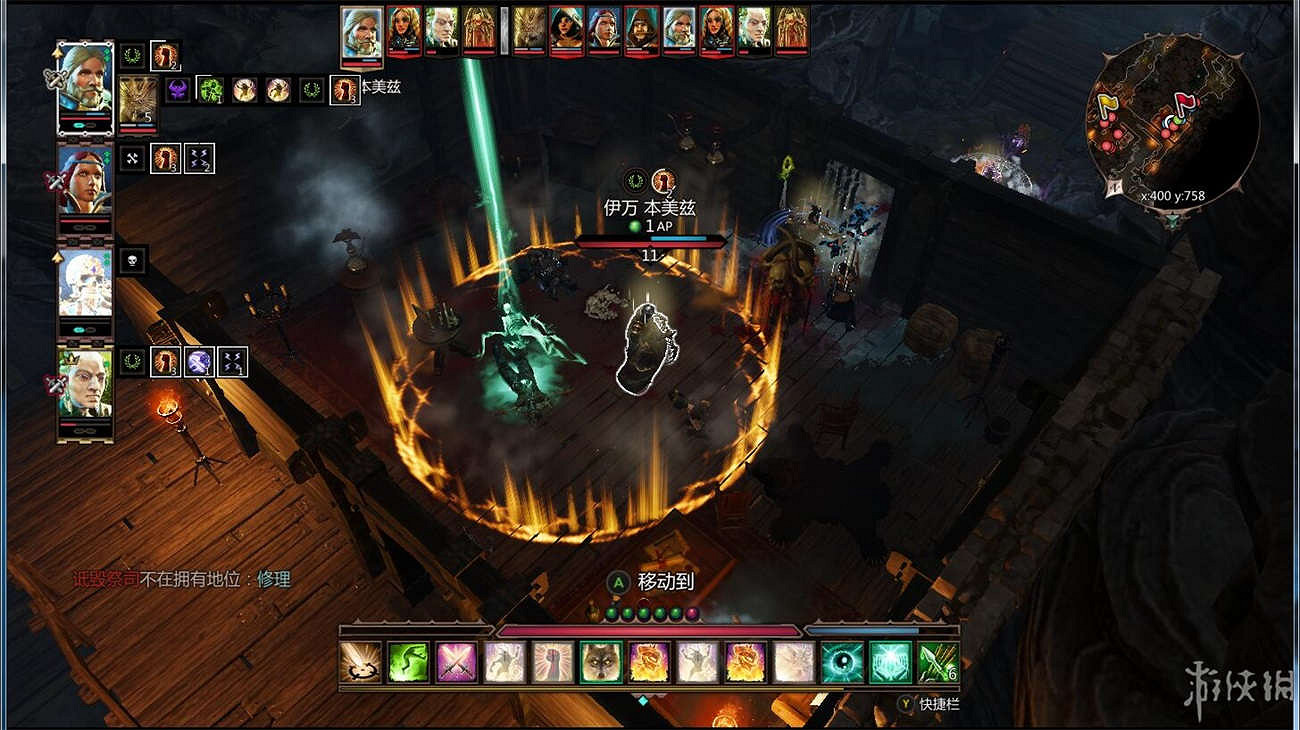
Task: Inspect the green tree status effect icon
Action: pyautogui.click(x=210, y=90)
